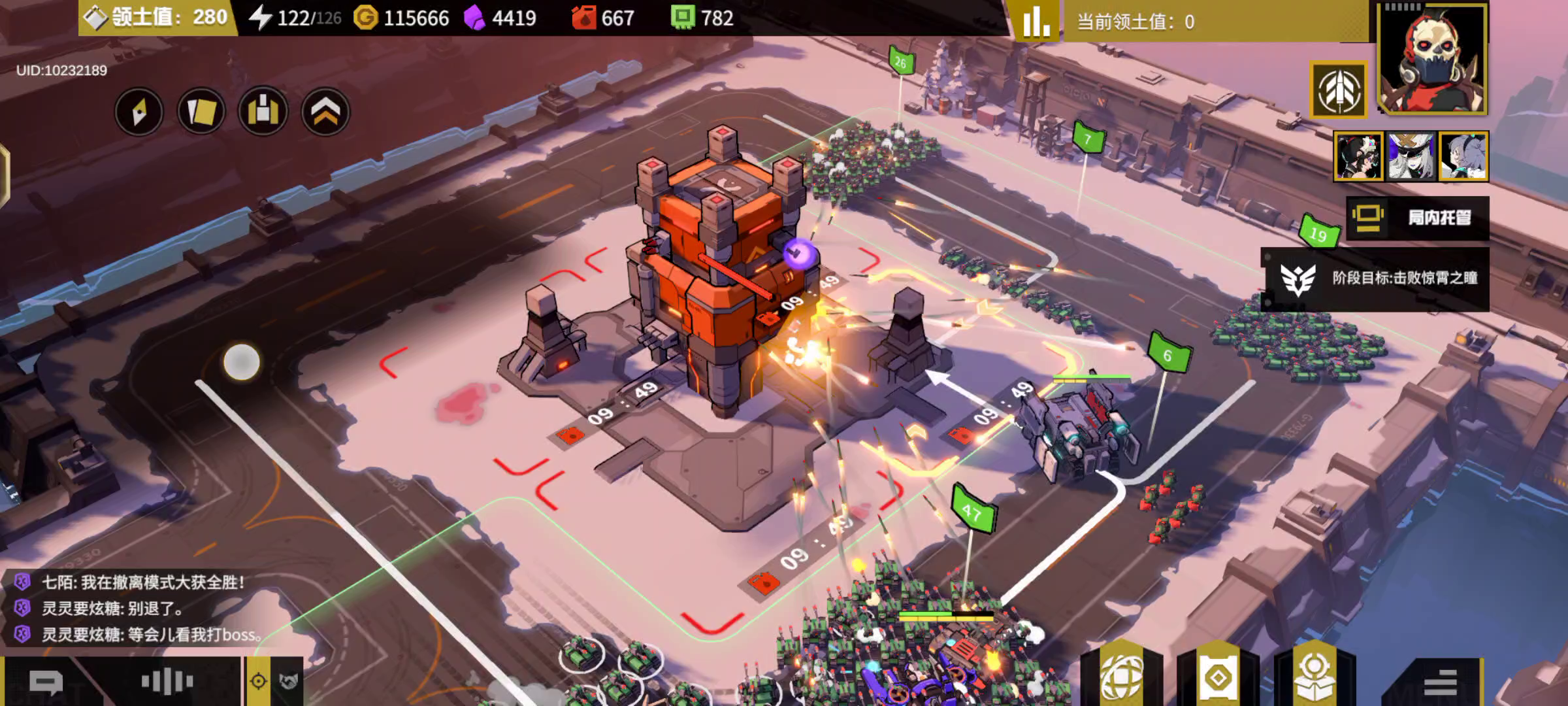Choose the white-capped sunglasses hero portrait
This screenshot has height=706, width=1568.
pos(1411,156)
